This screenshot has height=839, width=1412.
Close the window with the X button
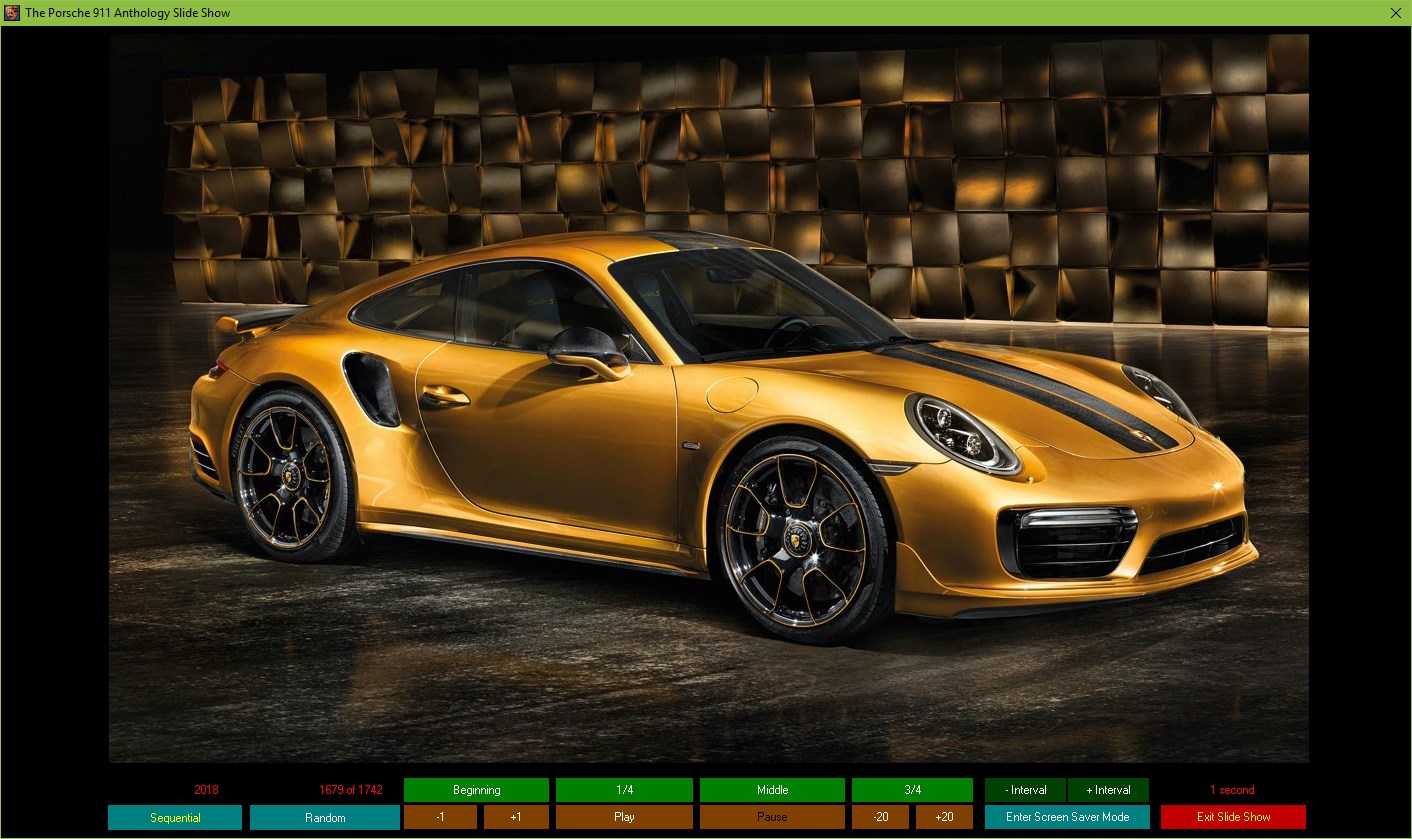click(x=1396, y=13)
